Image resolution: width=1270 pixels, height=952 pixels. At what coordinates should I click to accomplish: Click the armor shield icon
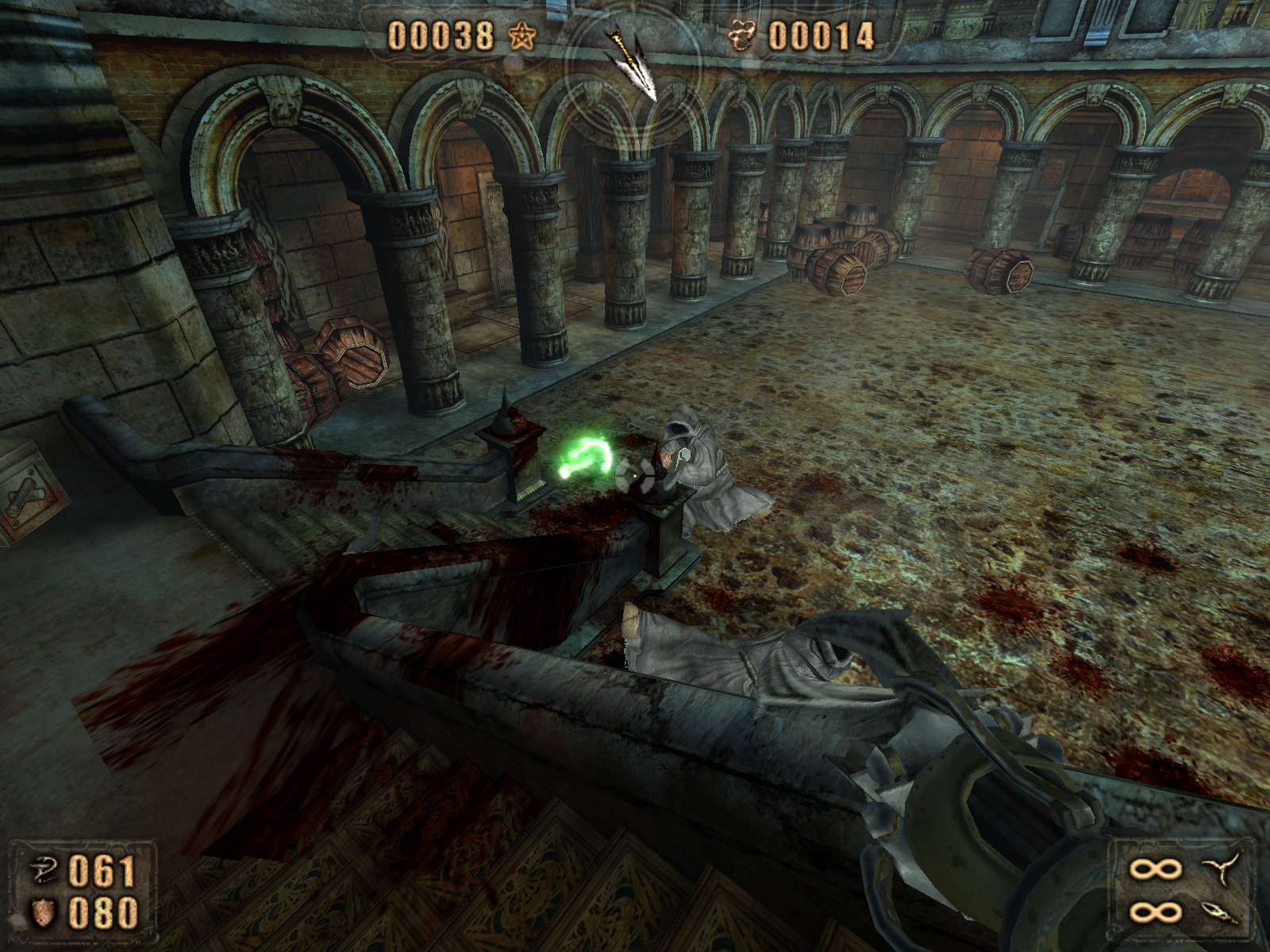click(x=43, y=913)
